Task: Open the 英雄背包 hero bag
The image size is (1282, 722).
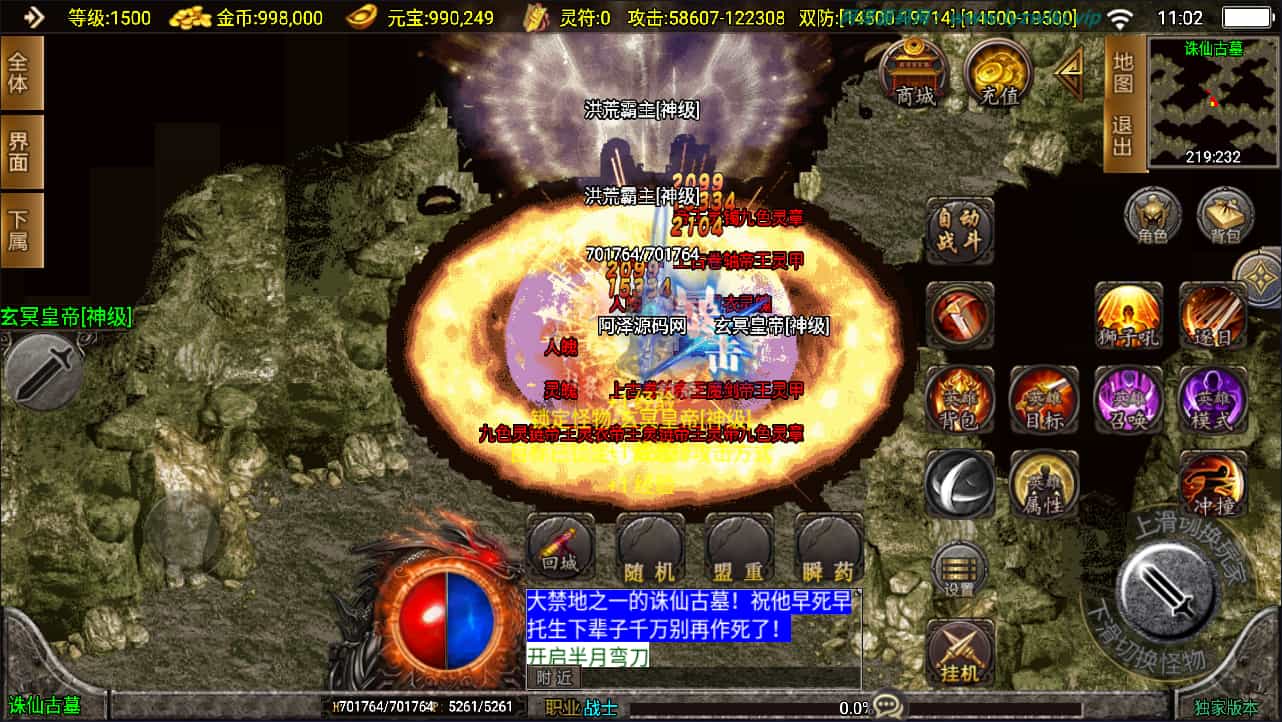Action: (960, 399)
